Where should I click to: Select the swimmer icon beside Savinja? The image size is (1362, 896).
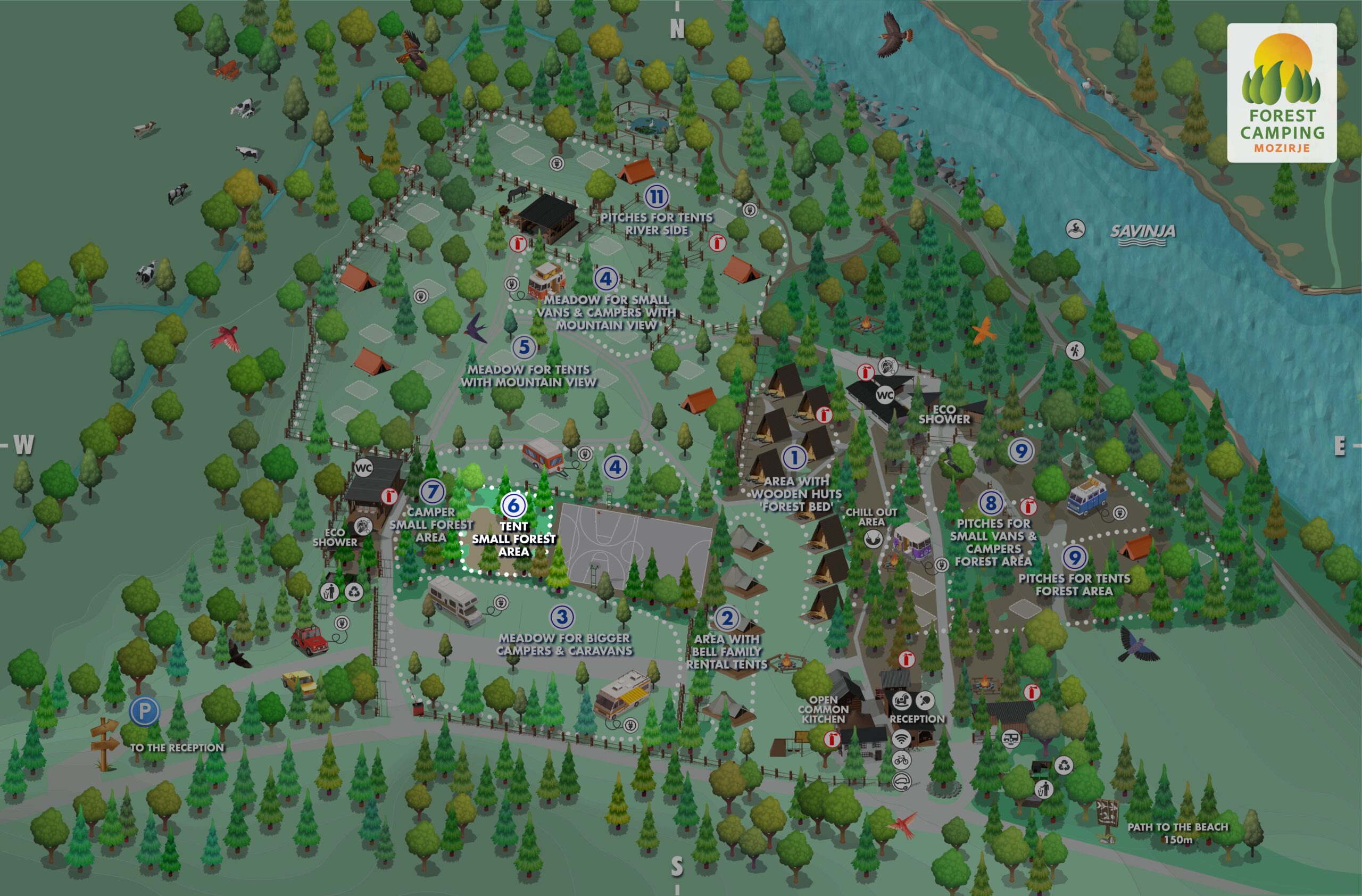(1075, 229)
